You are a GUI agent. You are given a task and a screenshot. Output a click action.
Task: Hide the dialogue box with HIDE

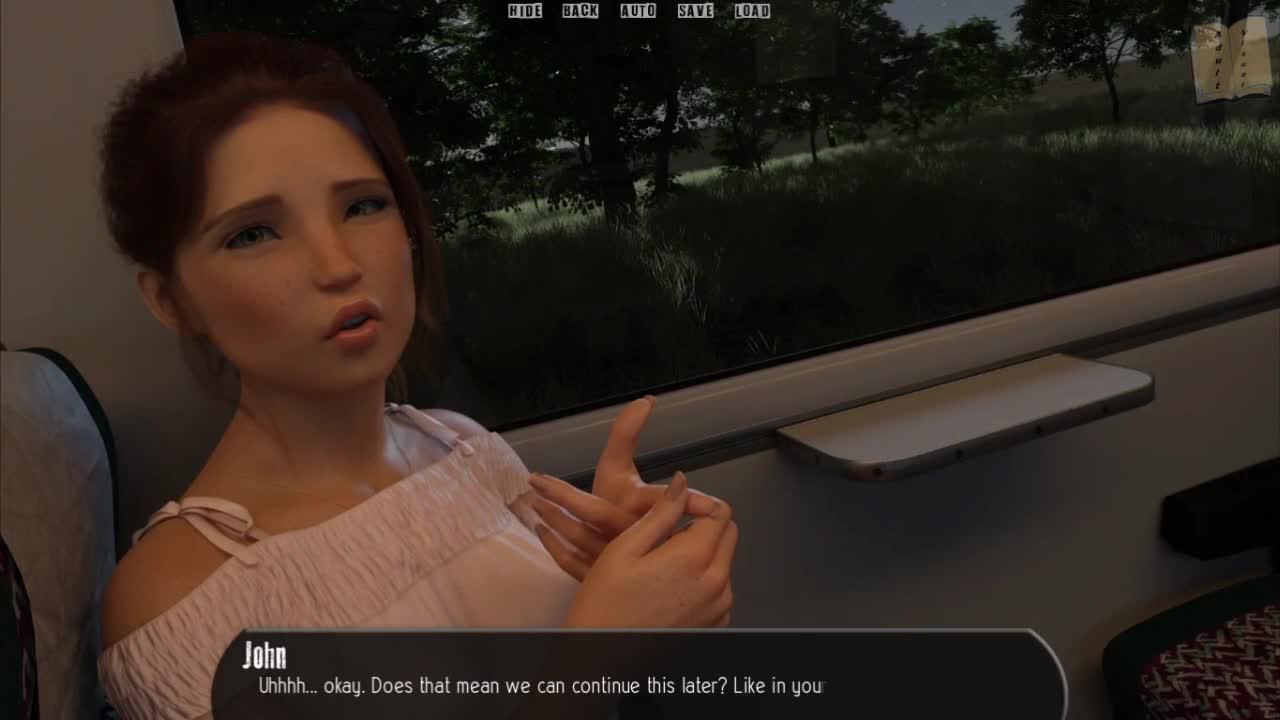tap(524, 11)
